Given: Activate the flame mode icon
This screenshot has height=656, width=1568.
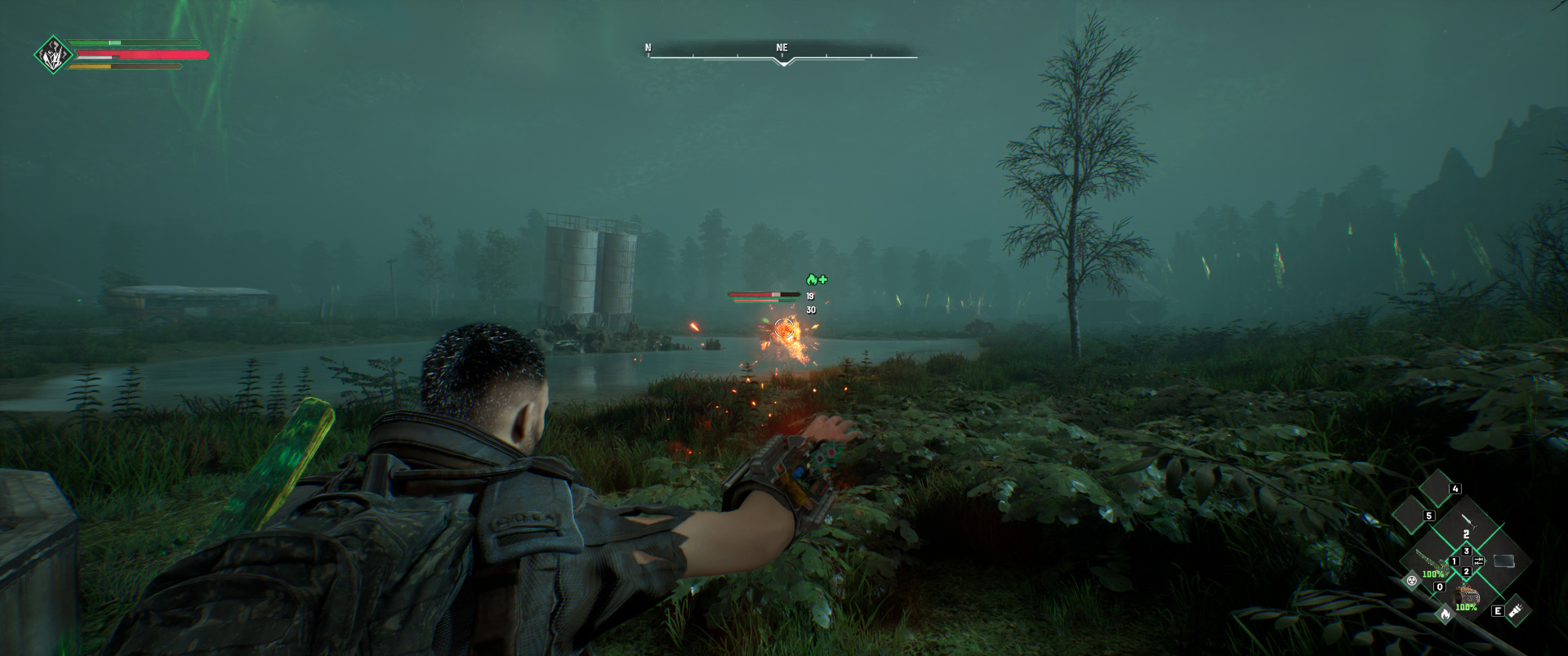Looking at the screenshot, I should 1445,613.
